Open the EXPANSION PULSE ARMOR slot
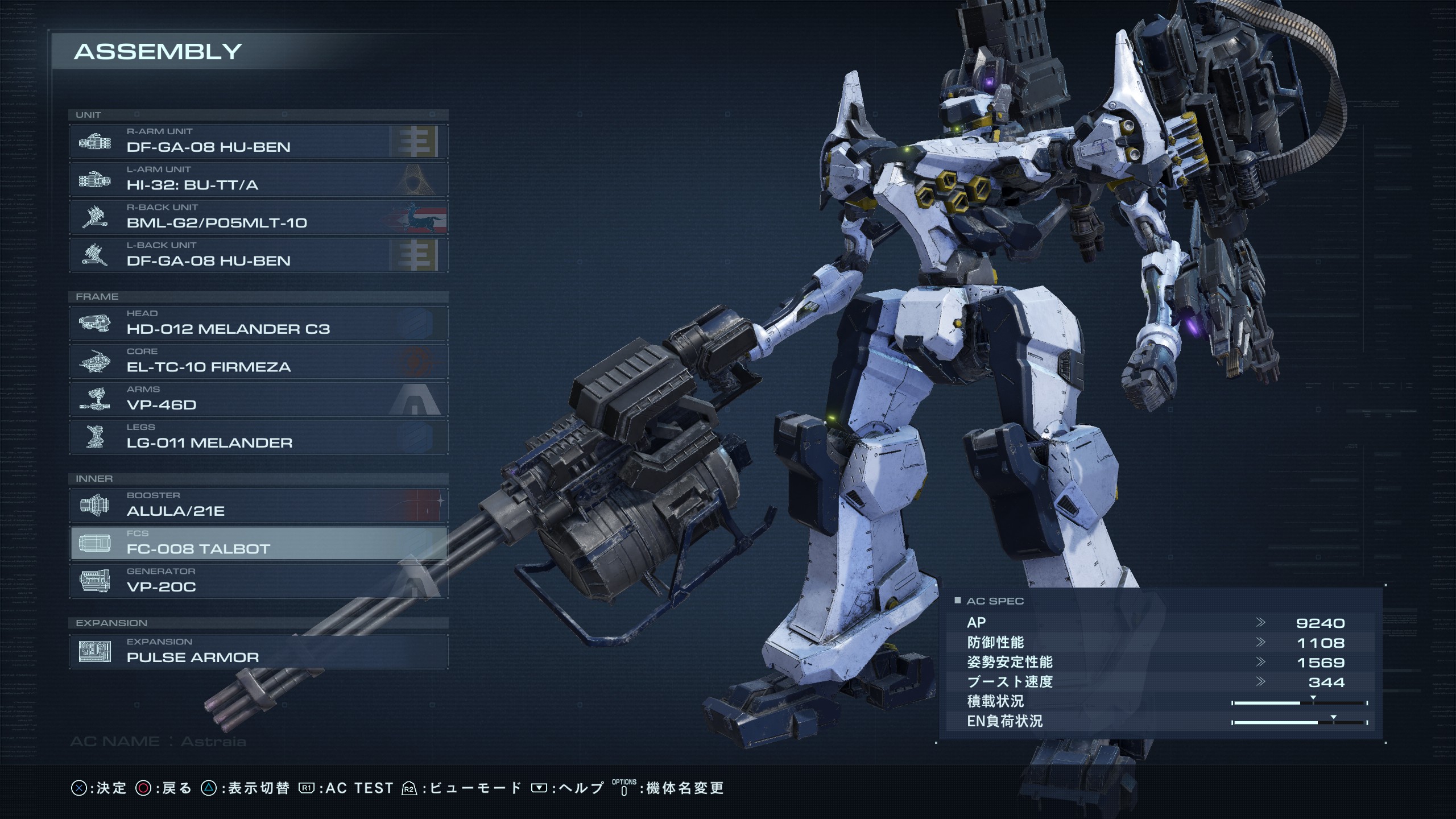Screen dimensions: 1456x819 pyautogui.click(x=259, y=652)
